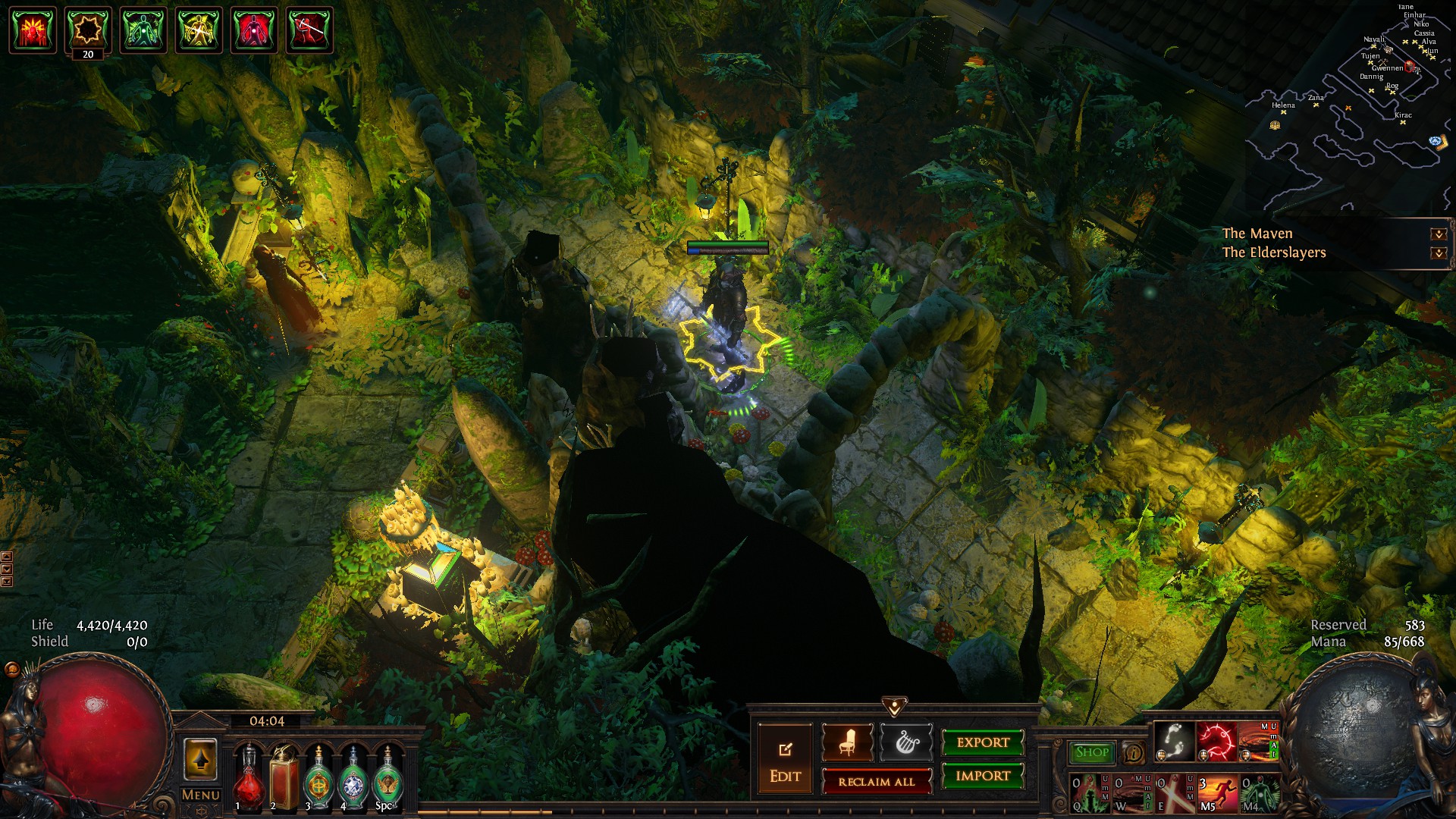Use the diamond flask in slot 4
This screenshot has height=819, width=1456.
pyautogui.click(x=353, y=777)
